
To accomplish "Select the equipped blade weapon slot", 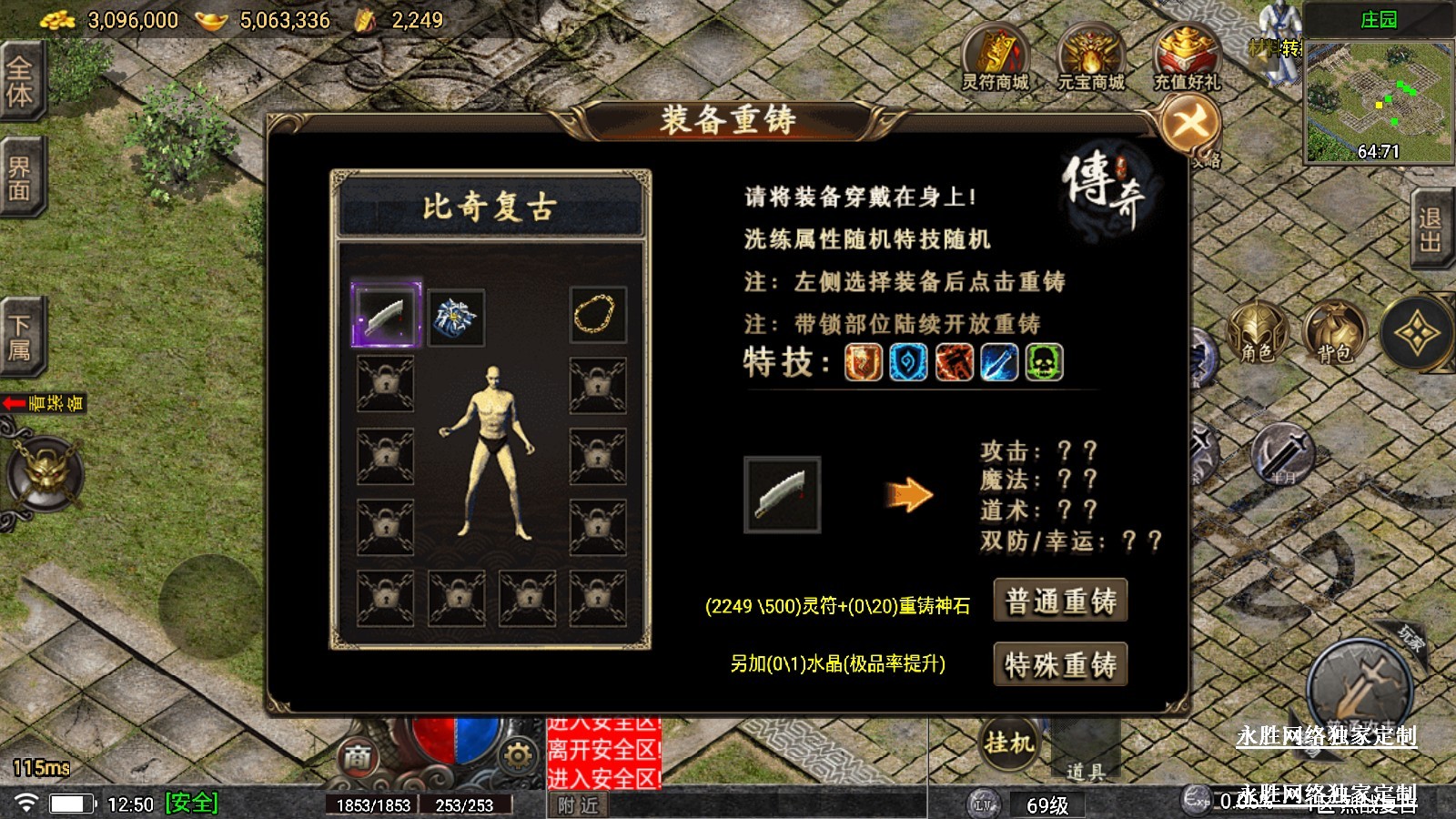I will [387, 315].
